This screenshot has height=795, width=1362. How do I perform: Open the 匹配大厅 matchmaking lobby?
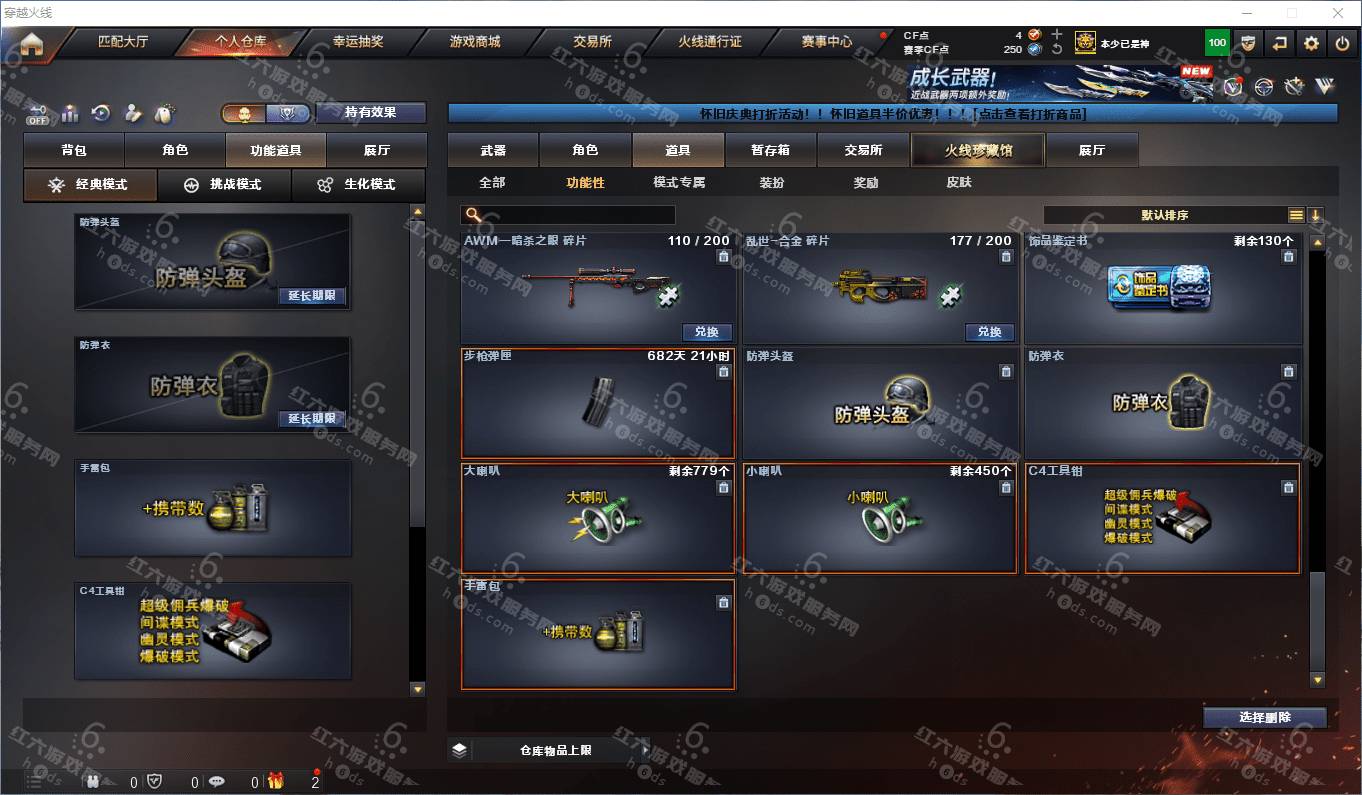click(x=123, y=42)
